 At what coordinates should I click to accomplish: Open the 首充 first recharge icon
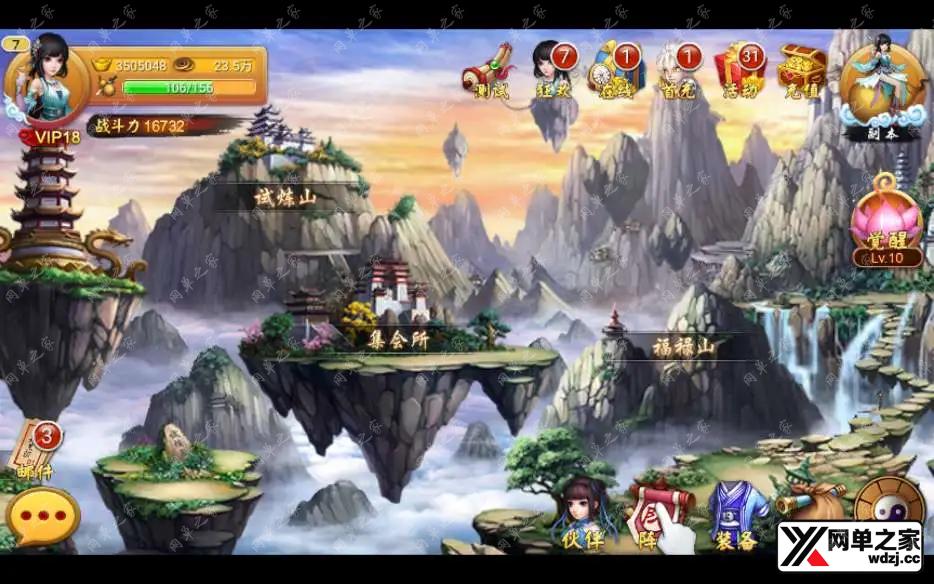pos(676,72)
